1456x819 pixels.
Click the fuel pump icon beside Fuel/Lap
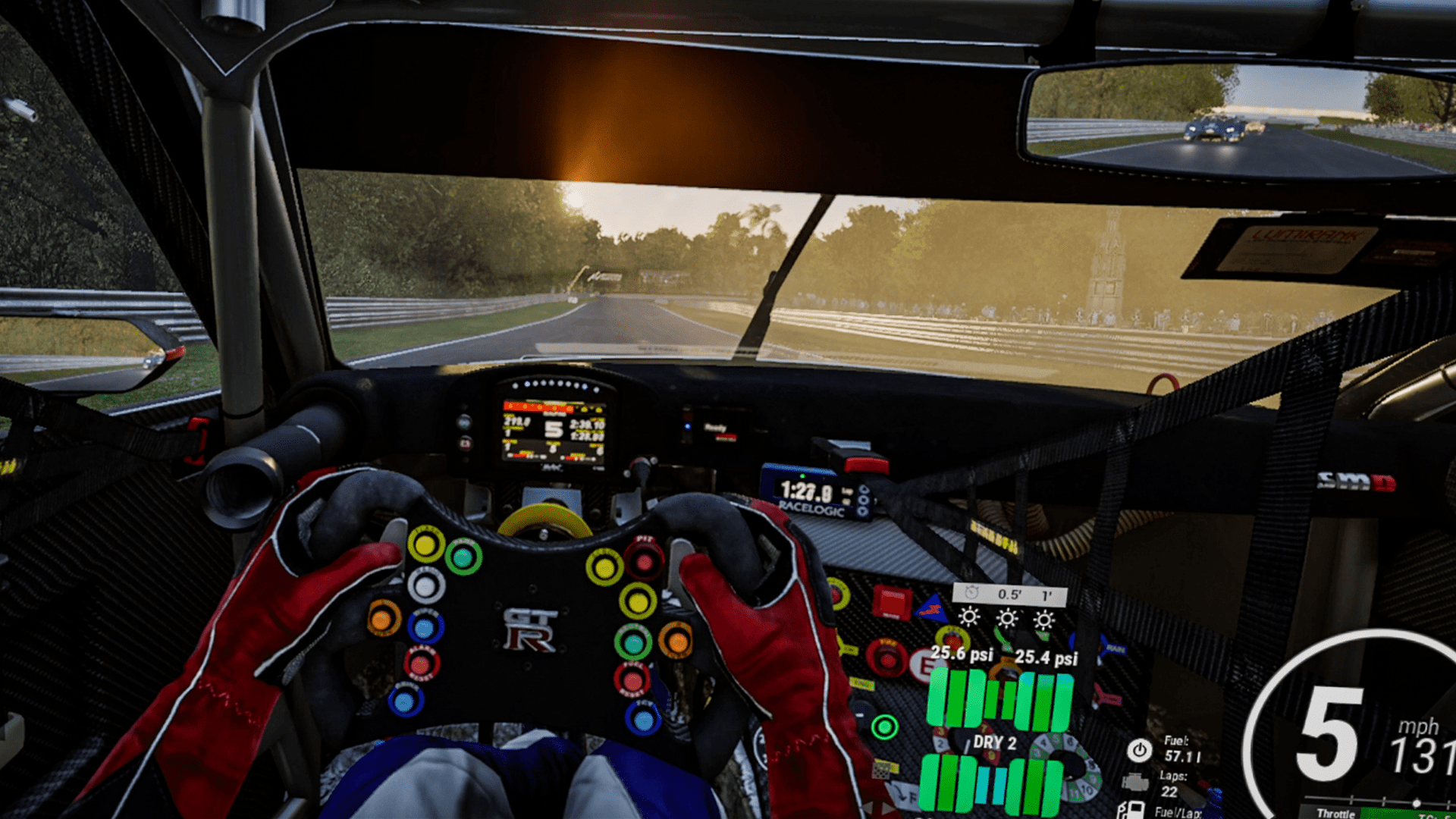coord(1131,810)
